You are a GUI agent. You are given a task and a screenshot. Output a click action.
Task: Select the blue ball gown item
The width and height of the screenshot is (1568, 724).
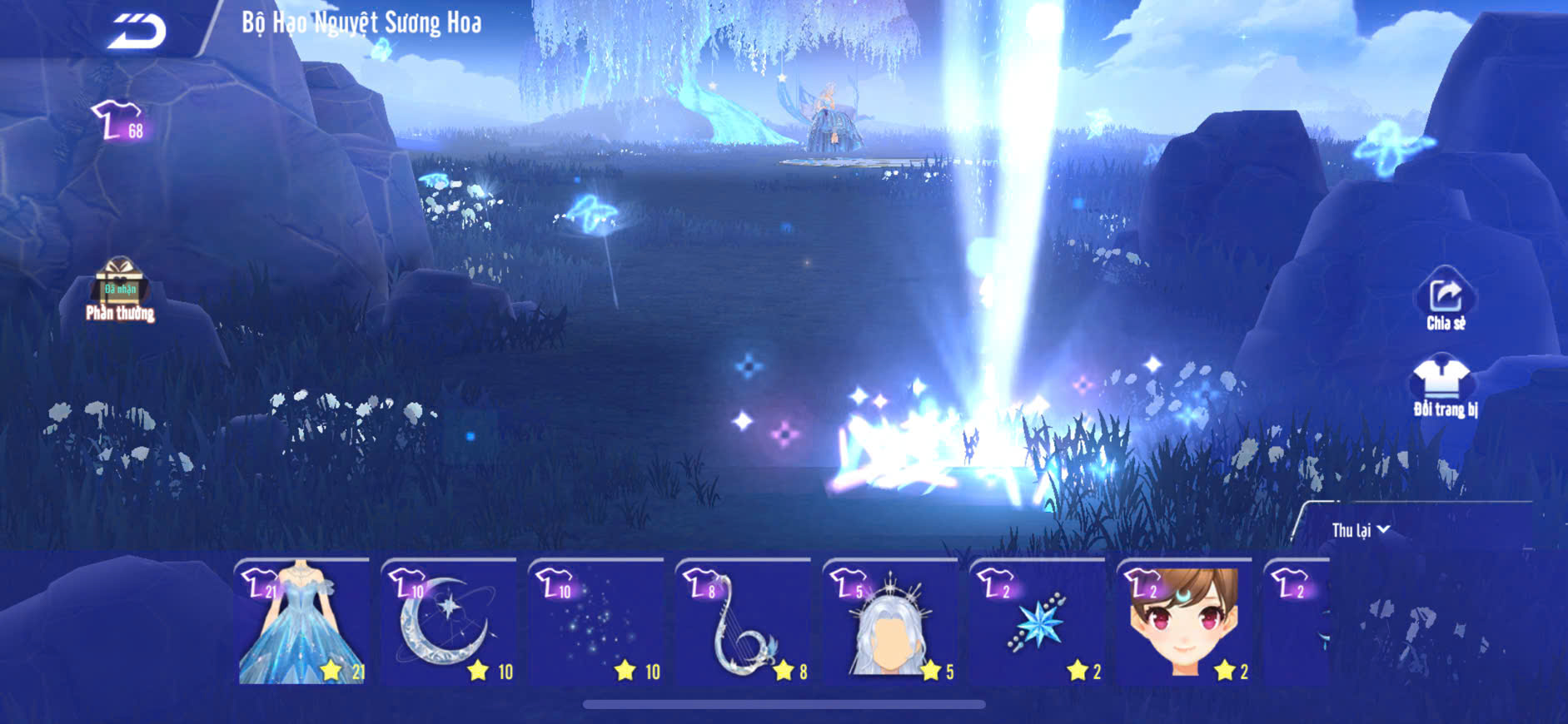click(303, 622)
